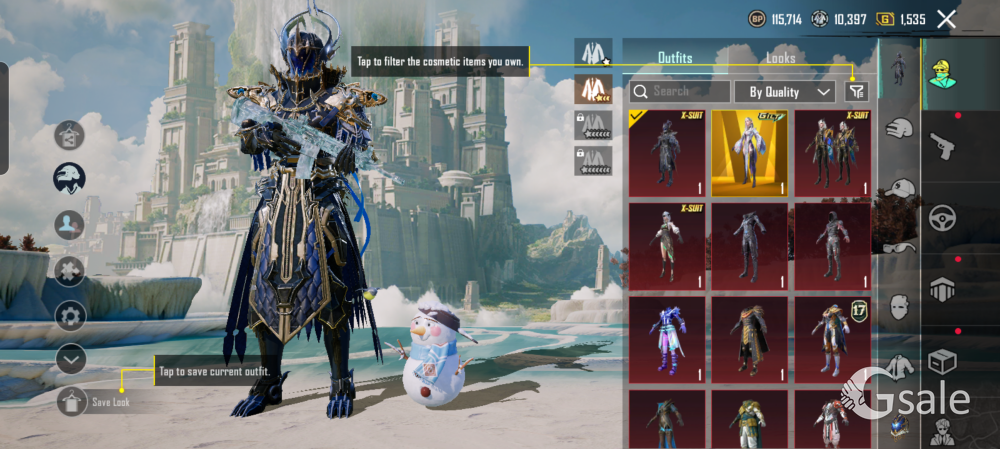Image resolution: width=1000 pixels, height=449 pixels.
Task: Toggle the owned cosmetic items filter
Action: coord(857,91)
